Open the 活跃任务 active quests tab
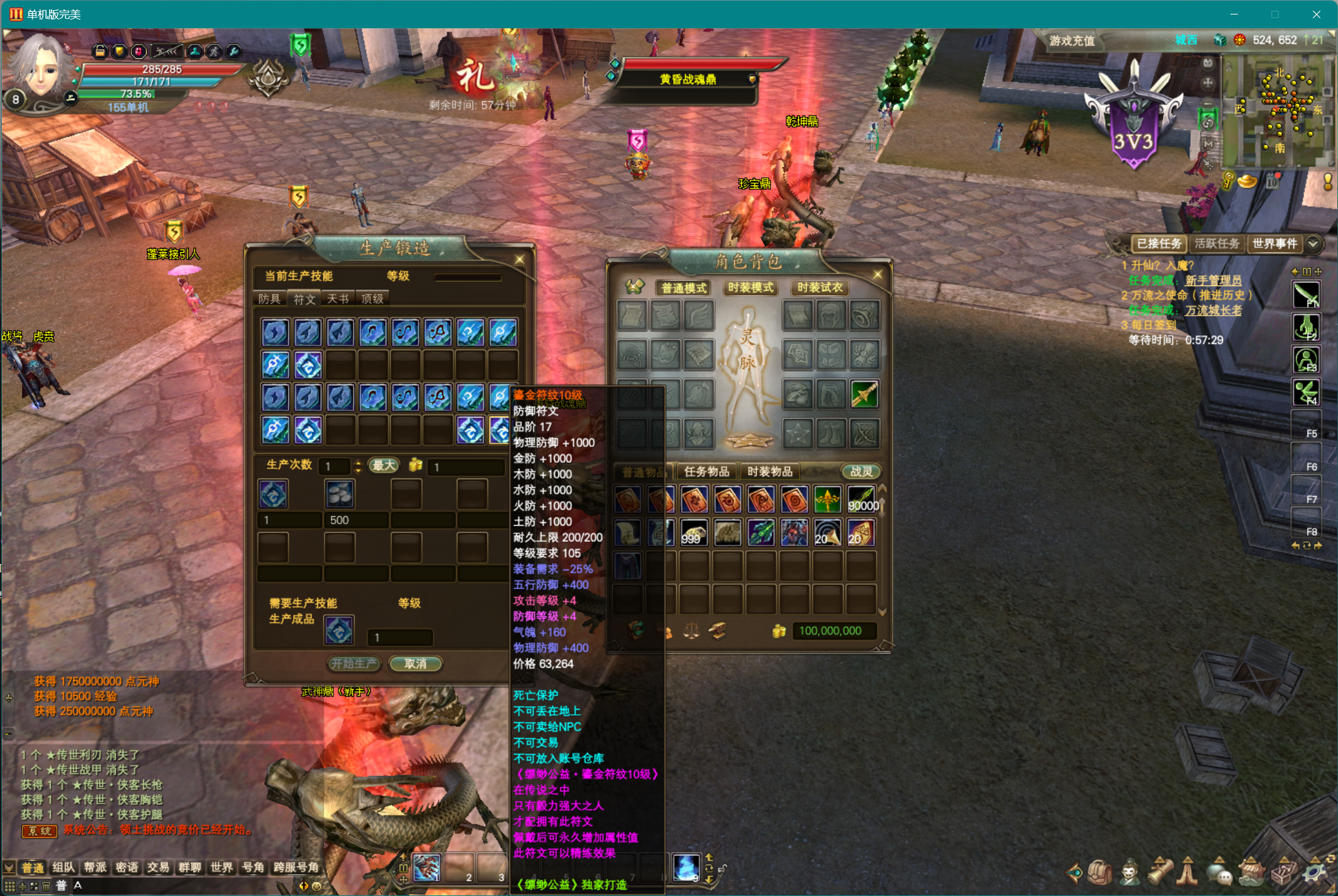 click(1217, 243)
